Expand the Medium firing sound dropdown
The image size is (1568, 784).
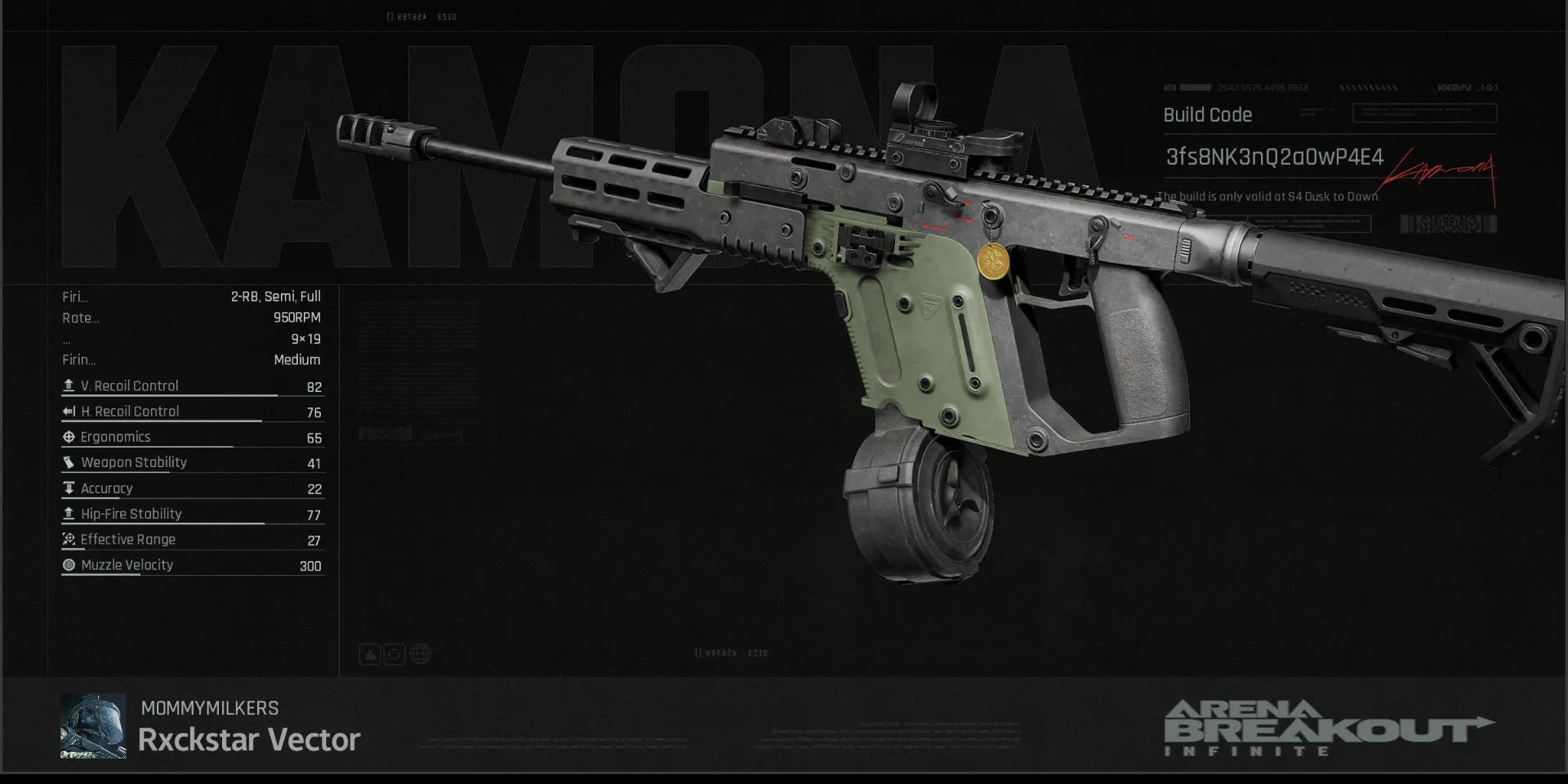tap(192, 359)
